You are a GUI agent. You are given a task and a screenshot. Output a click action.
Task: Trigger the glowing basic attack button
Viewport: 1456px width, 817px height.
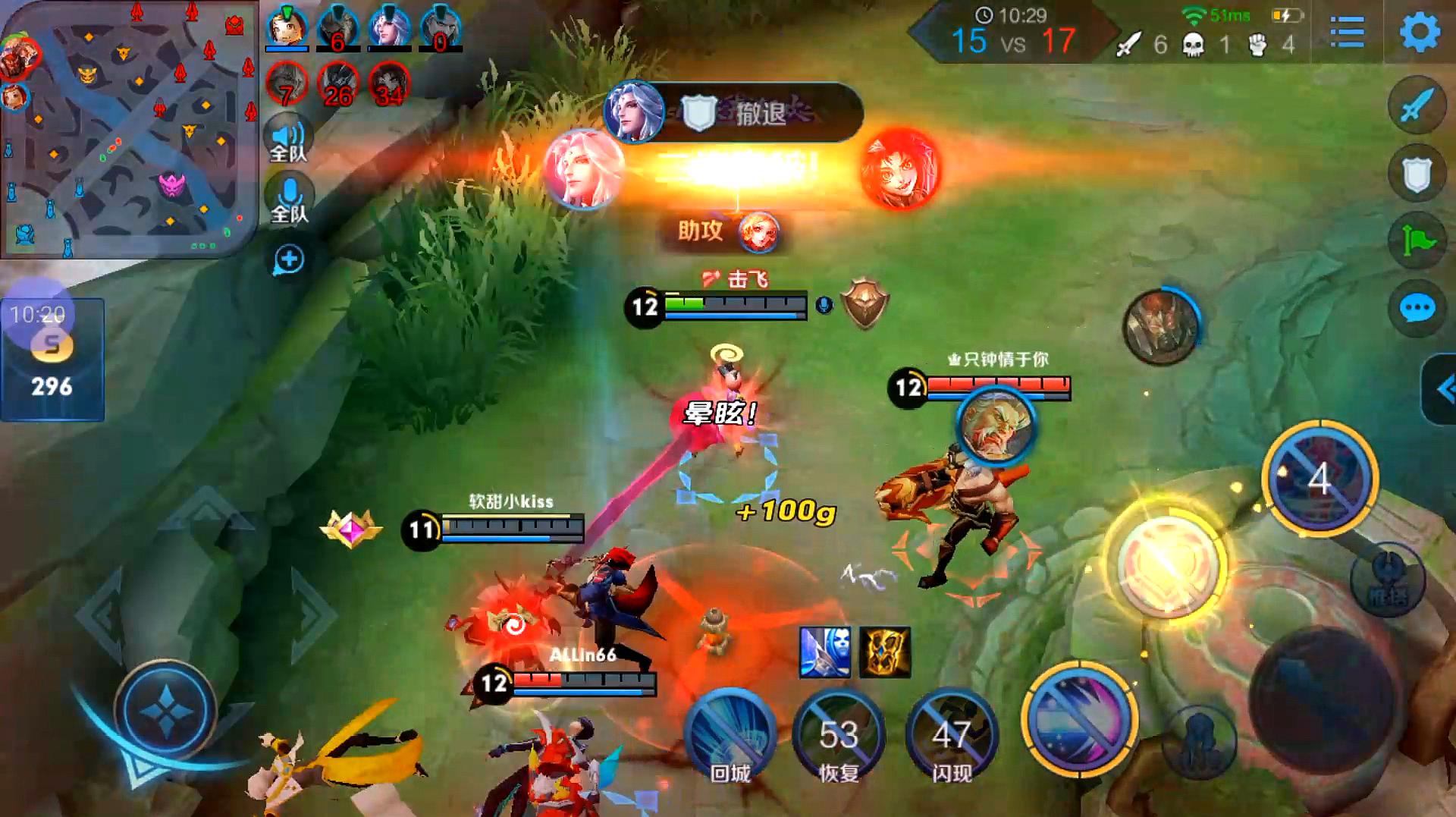pos(1168,561)
